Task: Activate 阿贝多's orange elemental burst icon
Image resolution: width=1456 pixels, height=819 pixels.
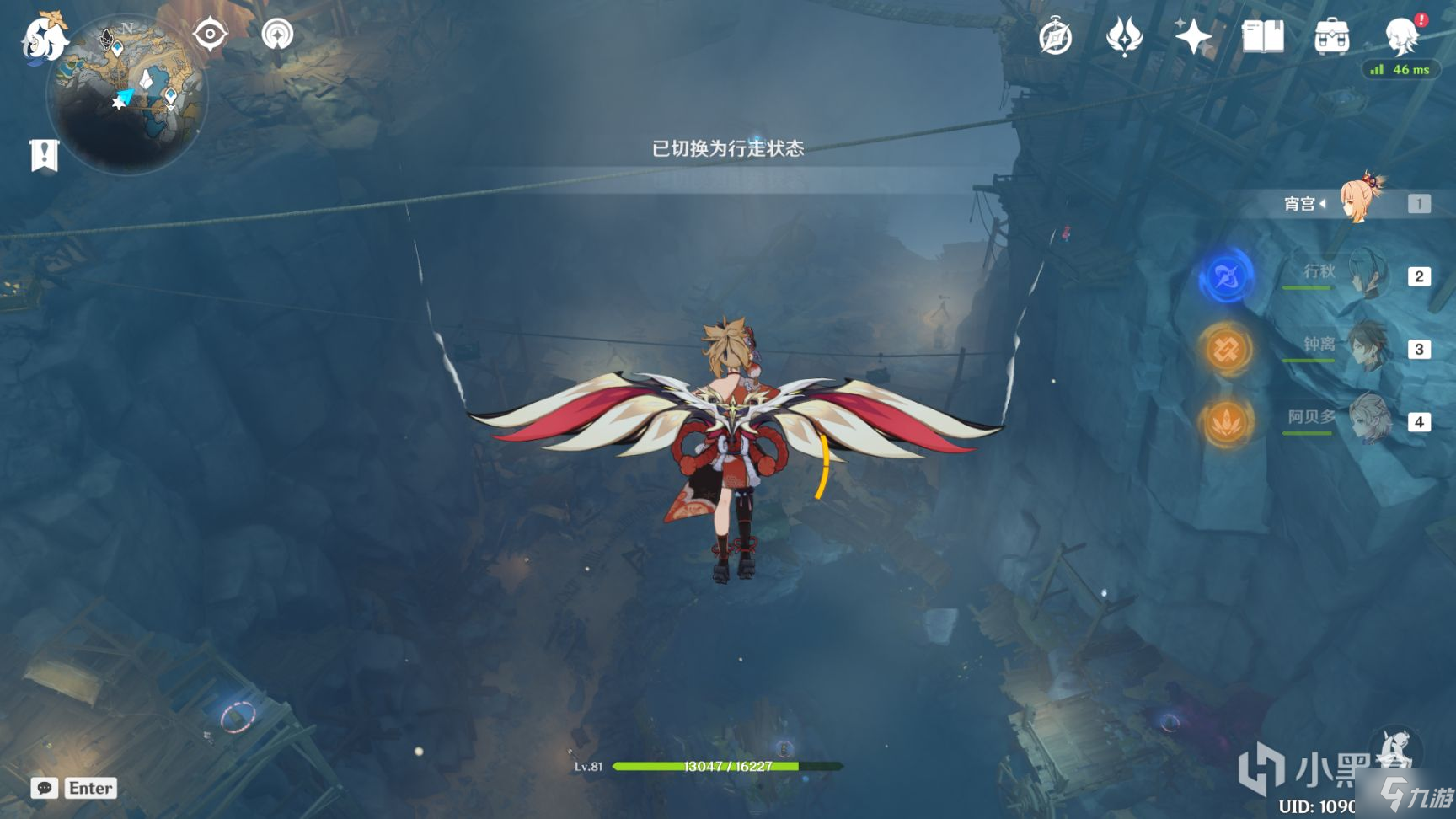Action: (x=1226, y=421)
